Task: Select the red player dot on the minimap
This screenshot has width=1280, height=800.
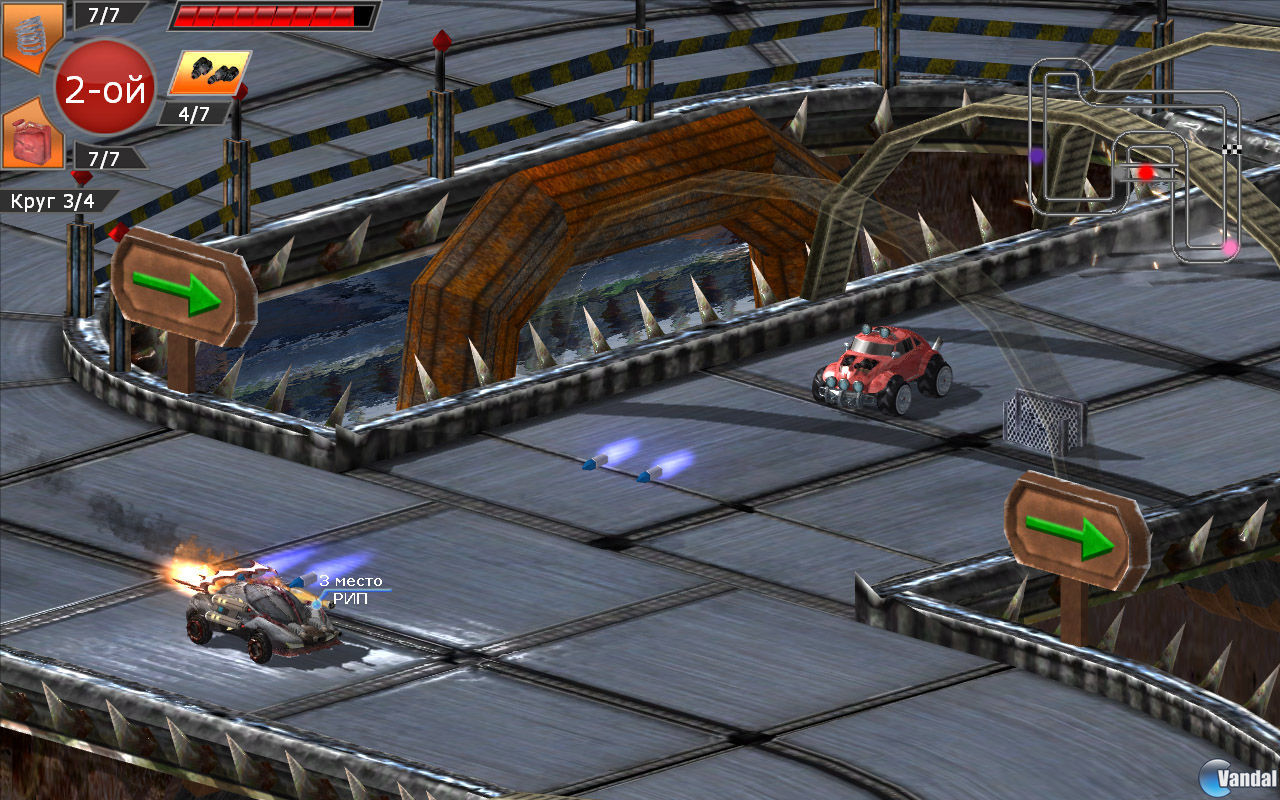Action: (1144, 170)
